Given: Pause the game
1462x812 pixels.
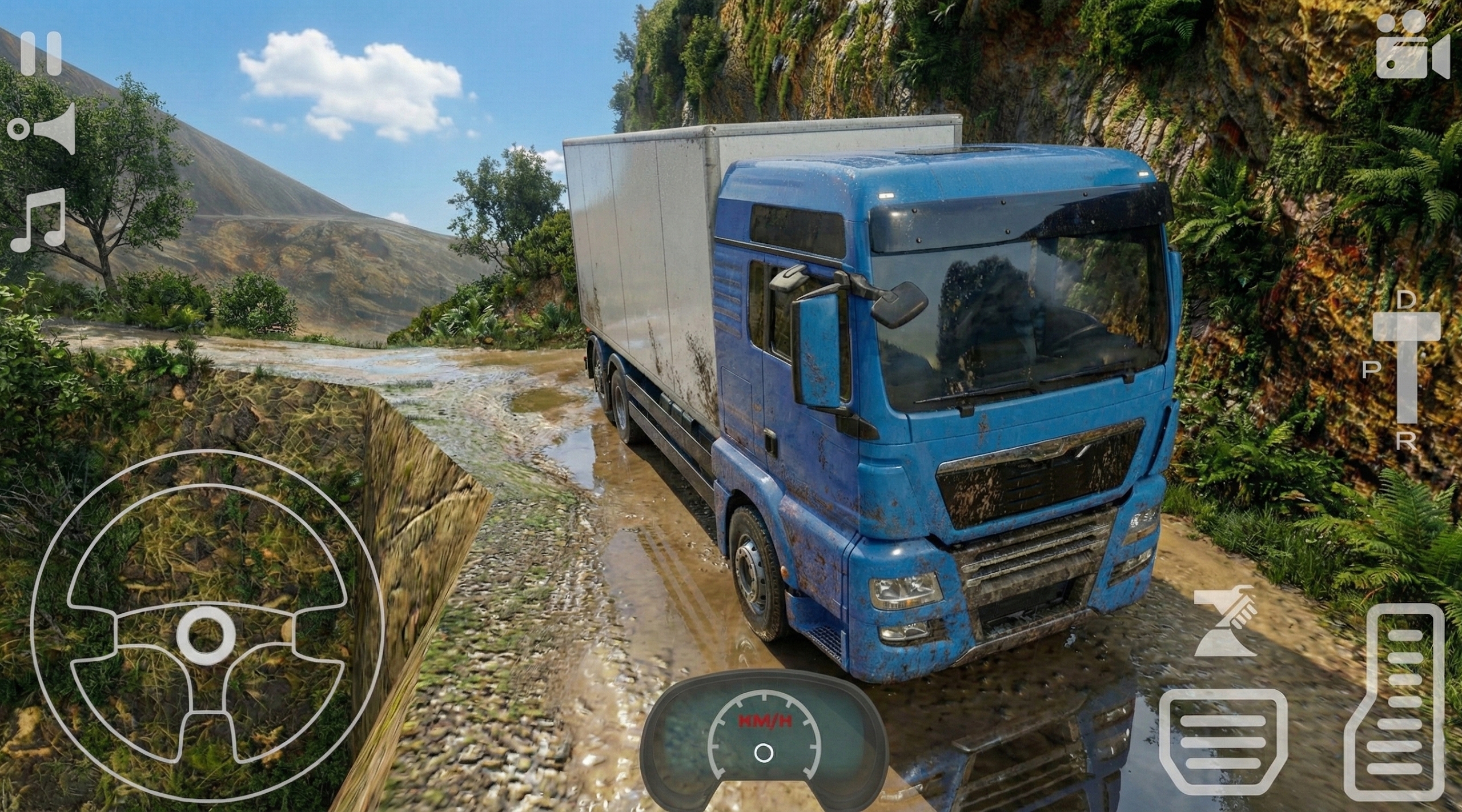Looking at the screenshot, I should coord(41,54).
